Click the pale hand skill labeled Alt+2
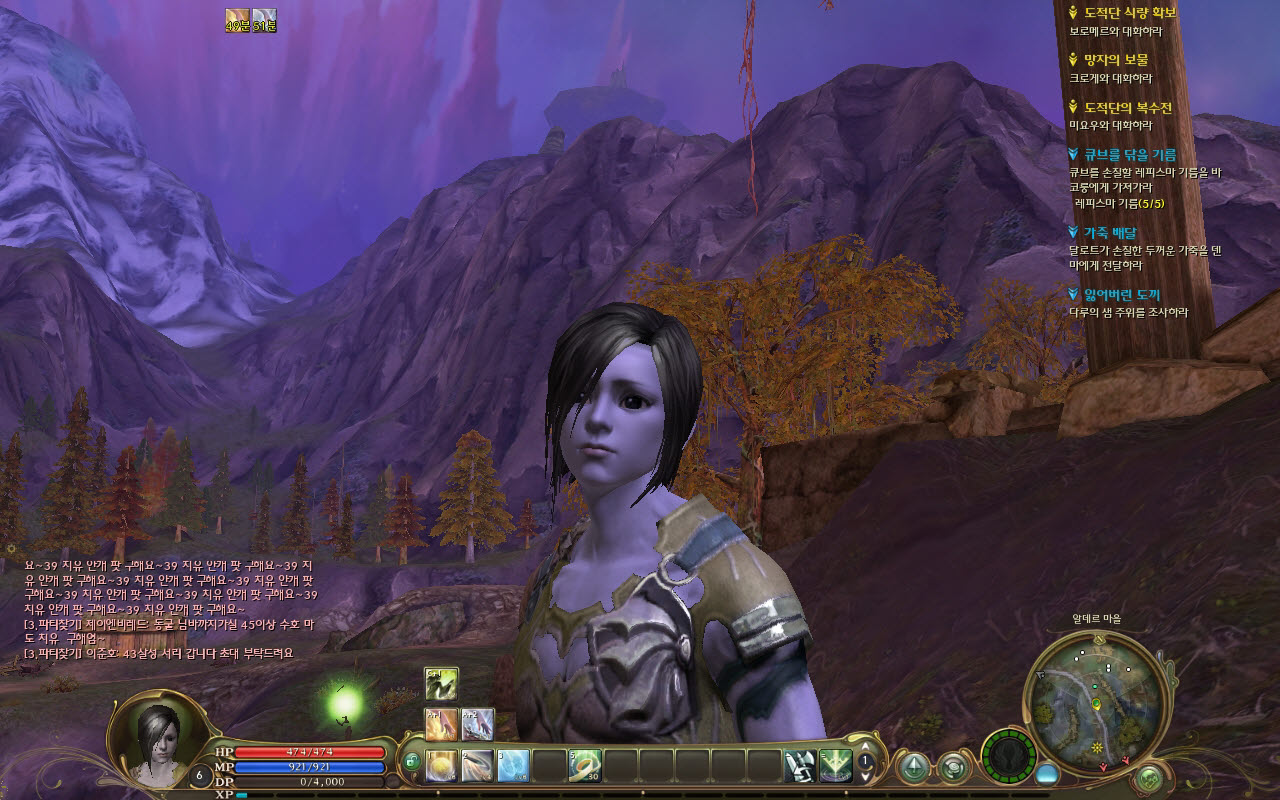1280x800 pixels. click(x=477, y=724)
